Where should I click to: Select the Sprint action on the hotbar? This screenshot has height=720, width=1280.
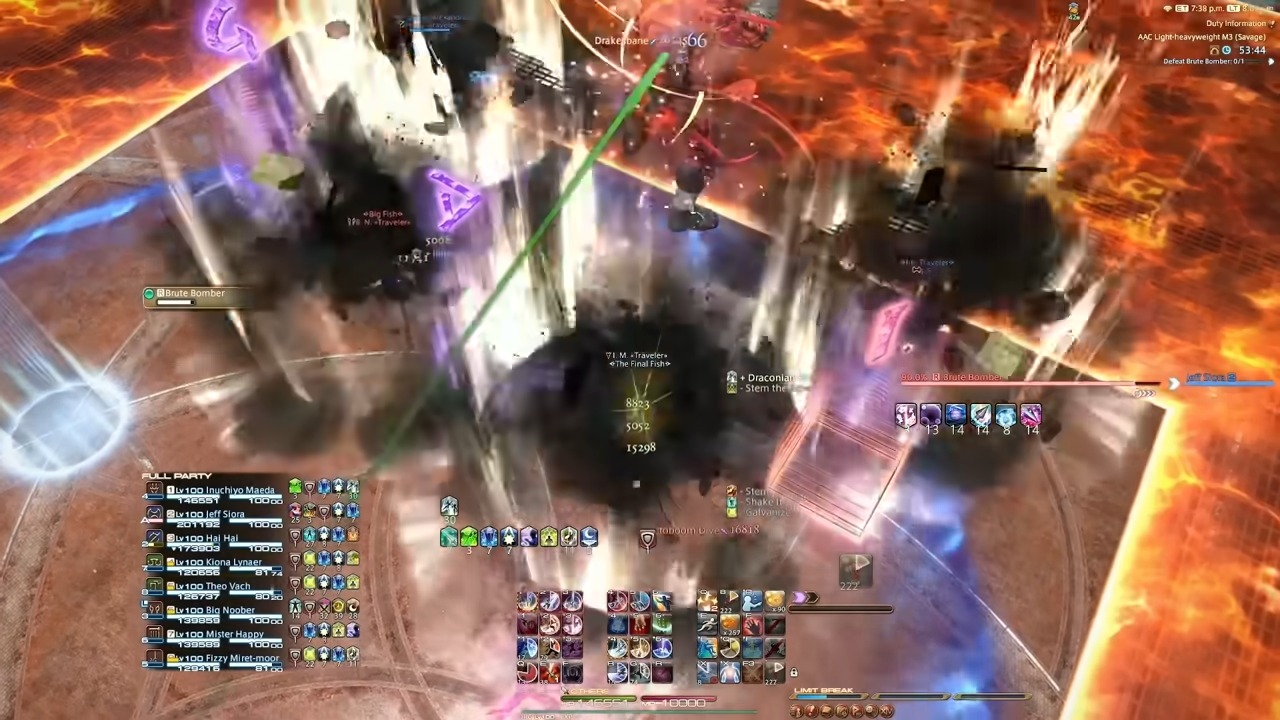click(707, 624)
